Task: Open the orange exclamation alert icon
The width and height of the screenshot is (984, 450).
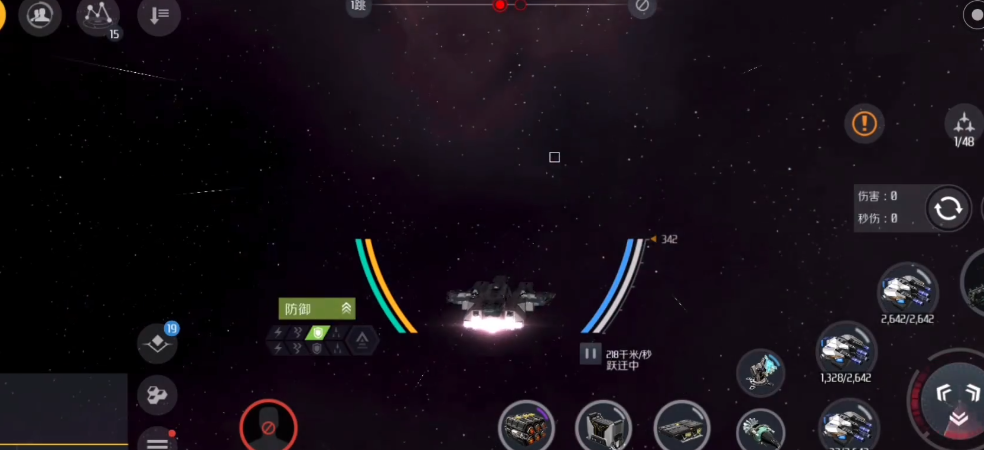Action: click(864, 124)
